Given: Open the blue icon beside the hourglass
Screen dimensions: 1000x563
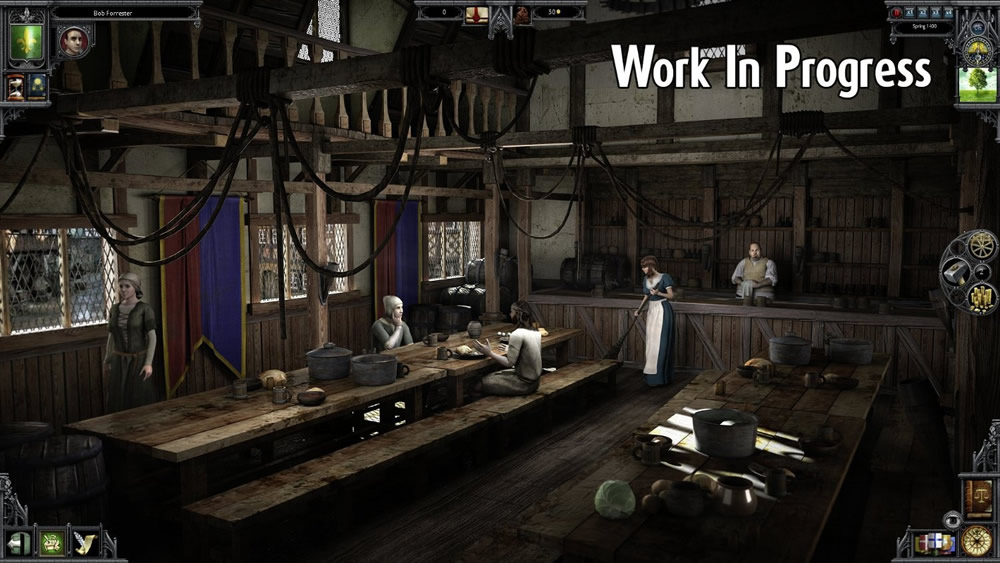Looking at the screenshot, I should click(x=37, y=87).
